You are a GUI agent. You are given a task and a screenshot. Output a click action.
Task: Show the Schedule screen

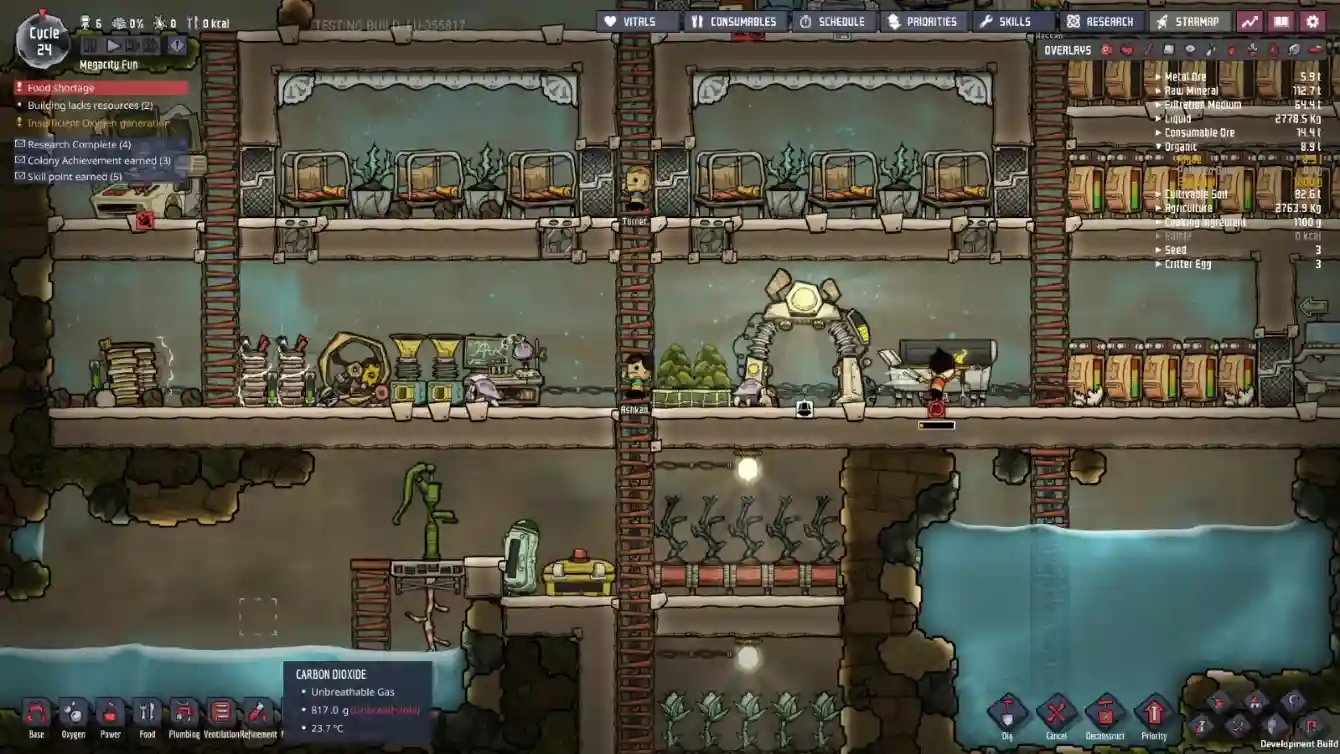[x=831, y=21]
